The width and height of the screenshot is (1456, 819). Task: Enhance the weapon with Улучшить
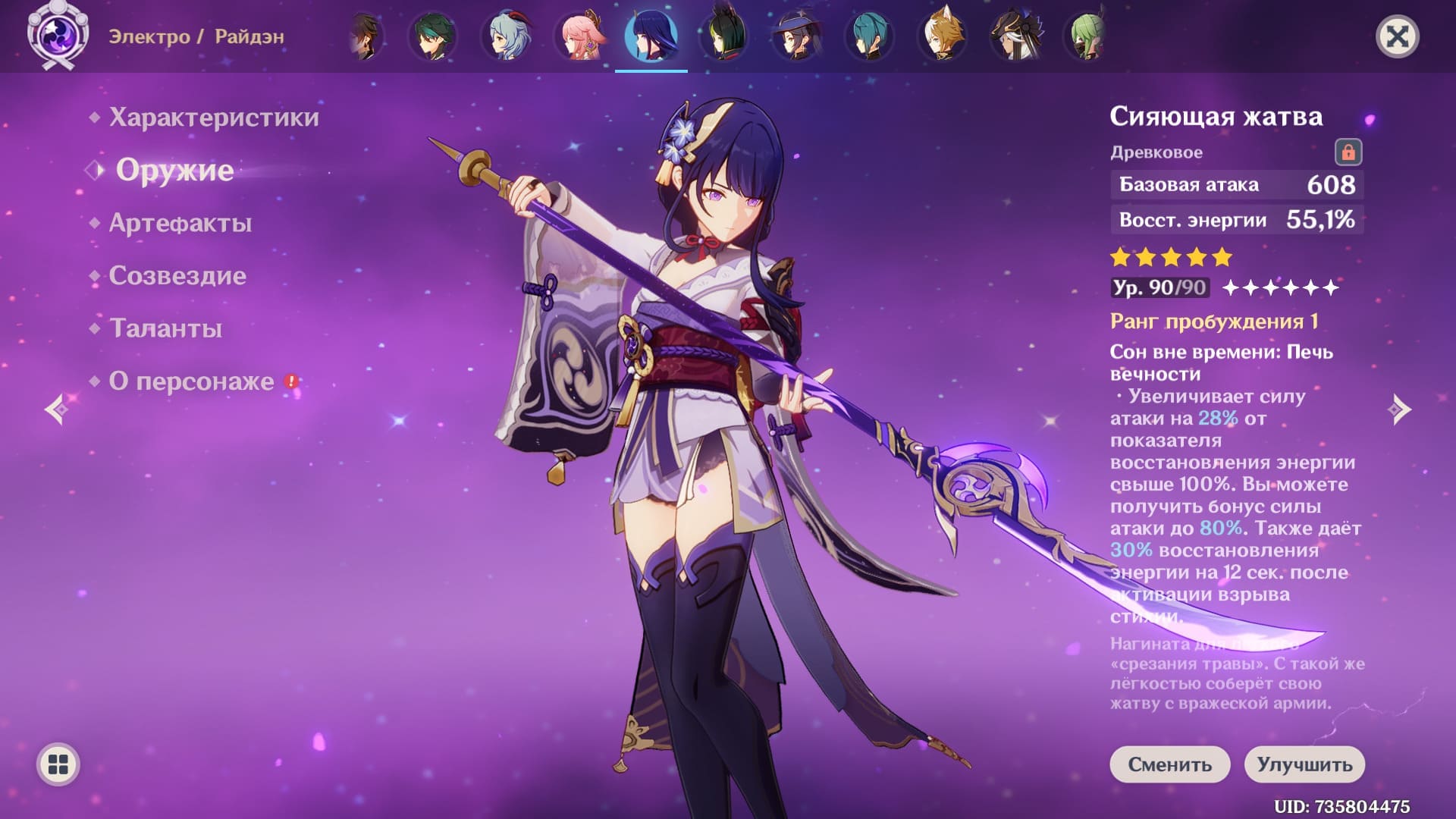pos(1304,764)
